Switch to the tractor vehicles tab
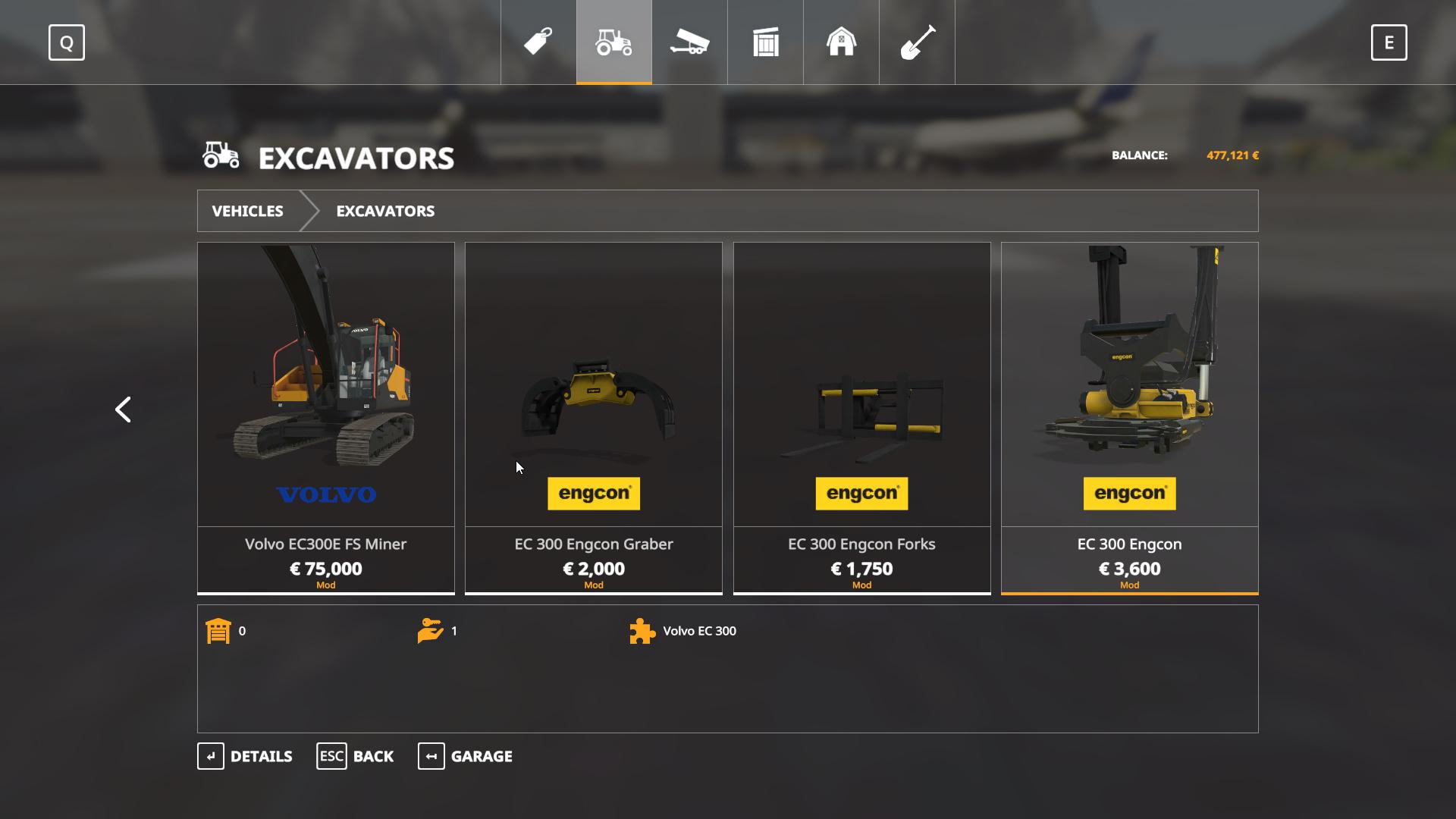This screenshot has height=819, width=1456. tap(613, 42)
